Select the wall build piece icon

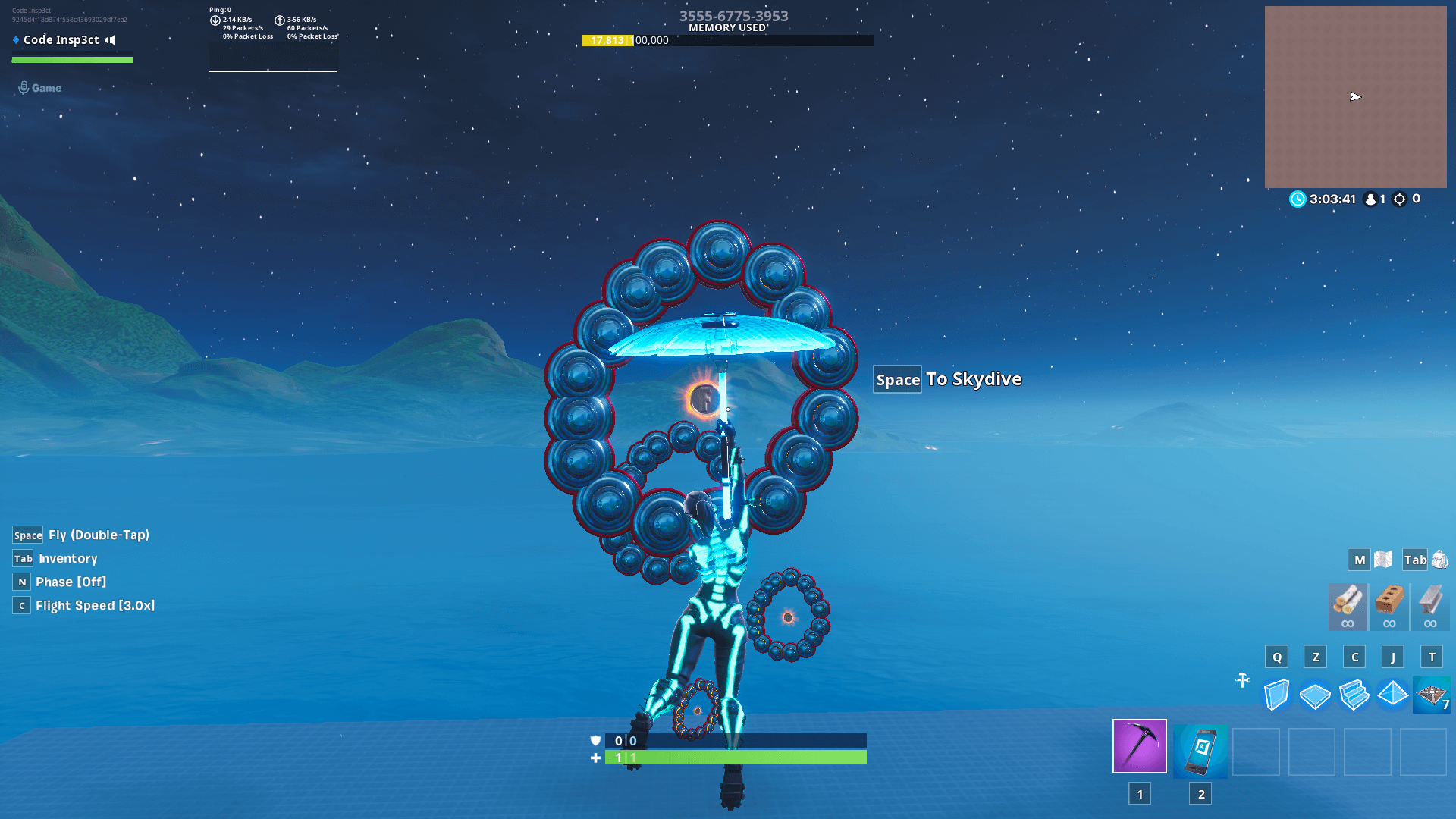[x=1277, y=694]
